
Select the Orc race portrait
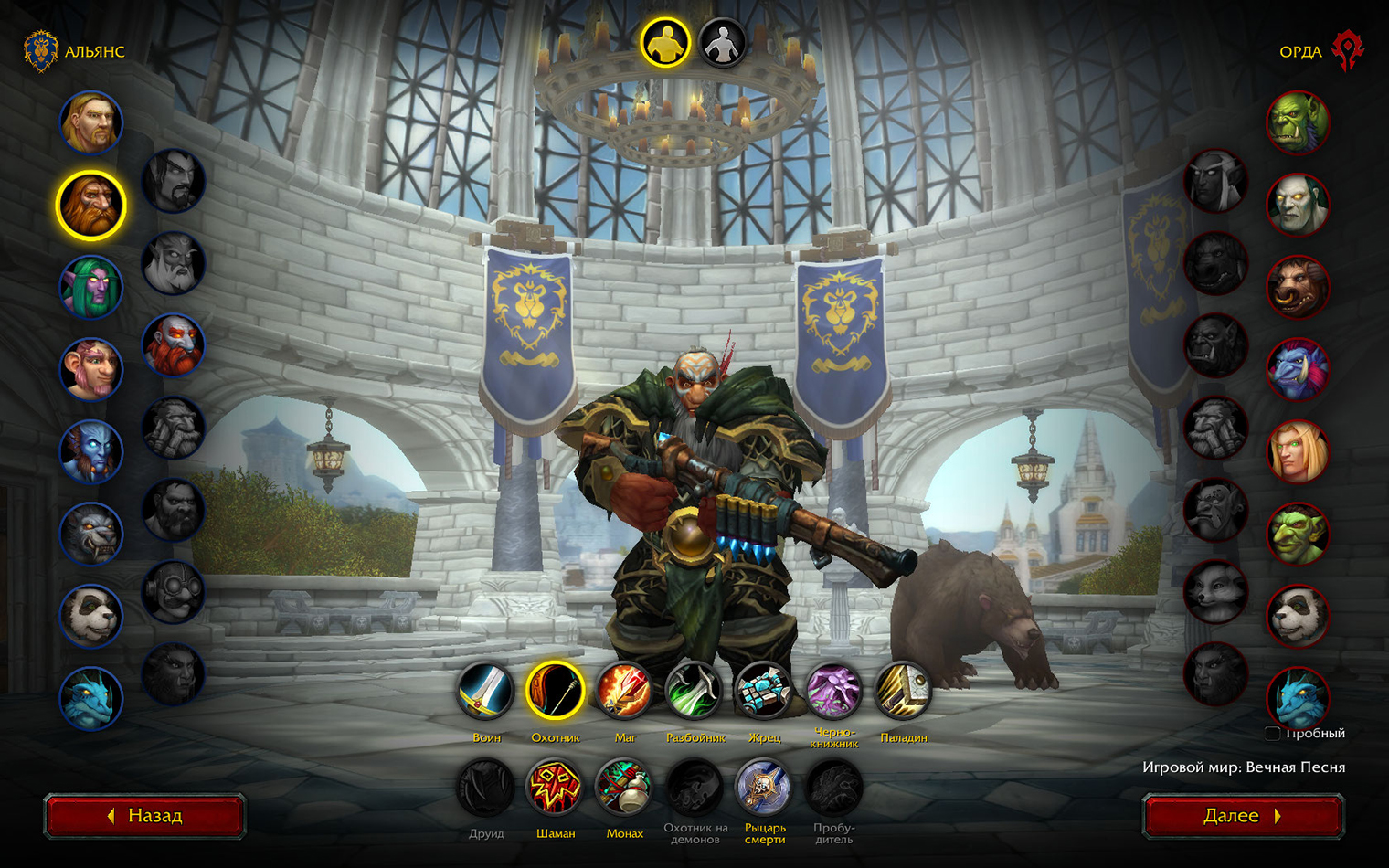tap(1298, 122)
